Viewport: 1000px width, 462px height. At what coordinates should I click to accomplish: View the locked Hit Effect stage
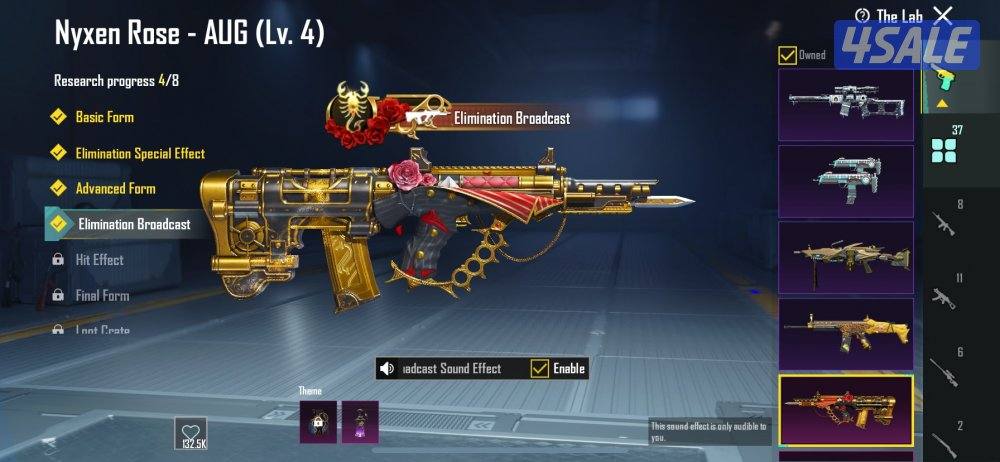pos(99,260)
